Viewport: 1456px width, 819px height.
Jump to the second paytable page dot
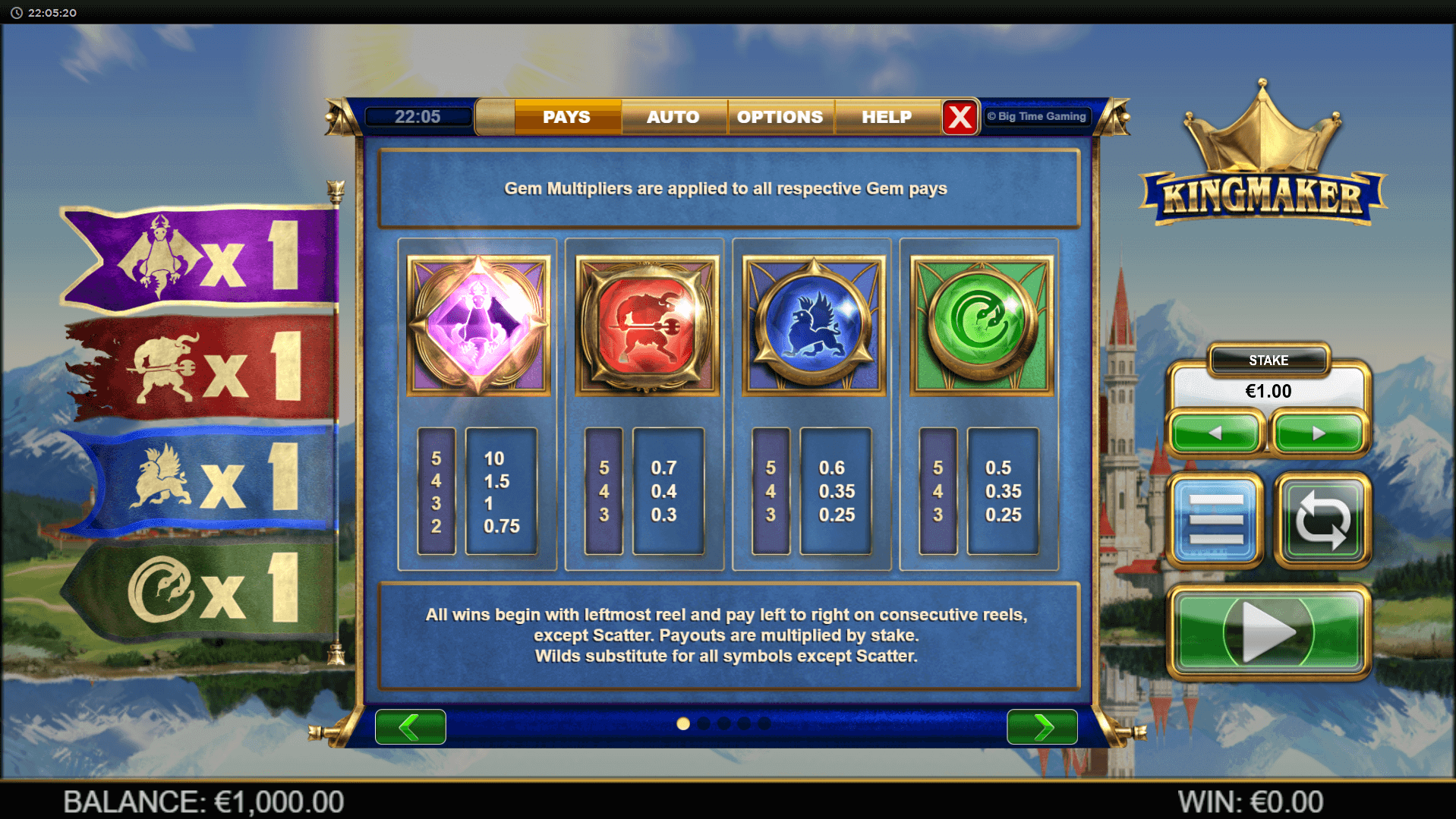point(704,724)
